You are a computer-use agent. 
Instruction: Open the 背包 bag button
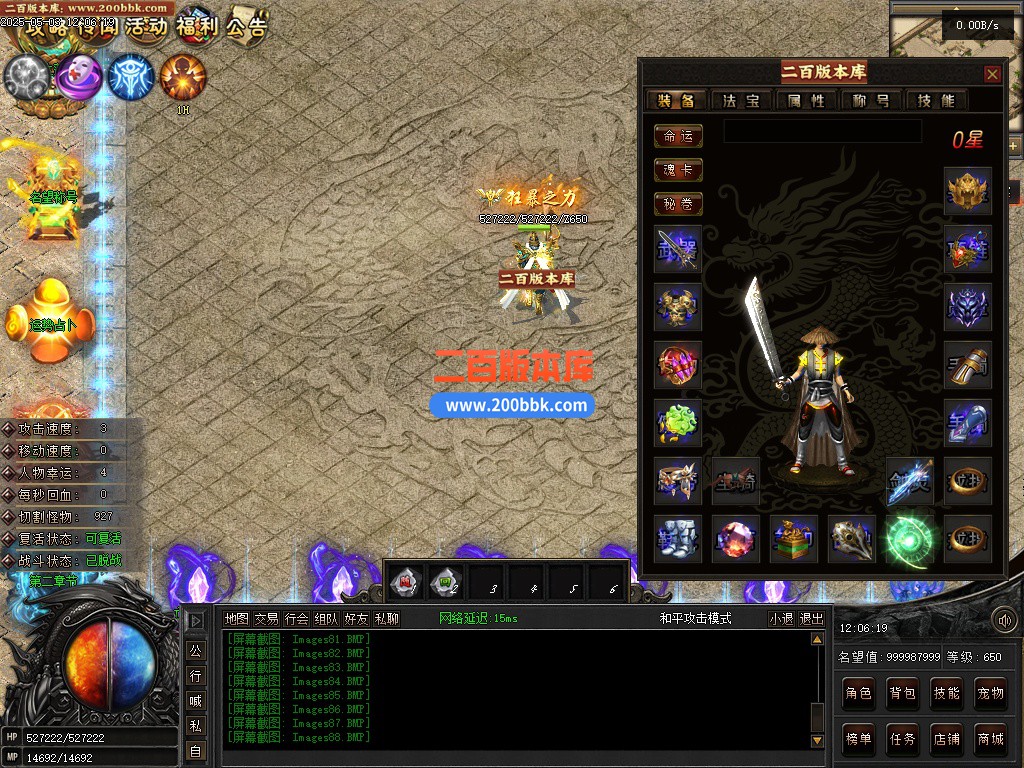pyautogui.click(x=902, y=693)
